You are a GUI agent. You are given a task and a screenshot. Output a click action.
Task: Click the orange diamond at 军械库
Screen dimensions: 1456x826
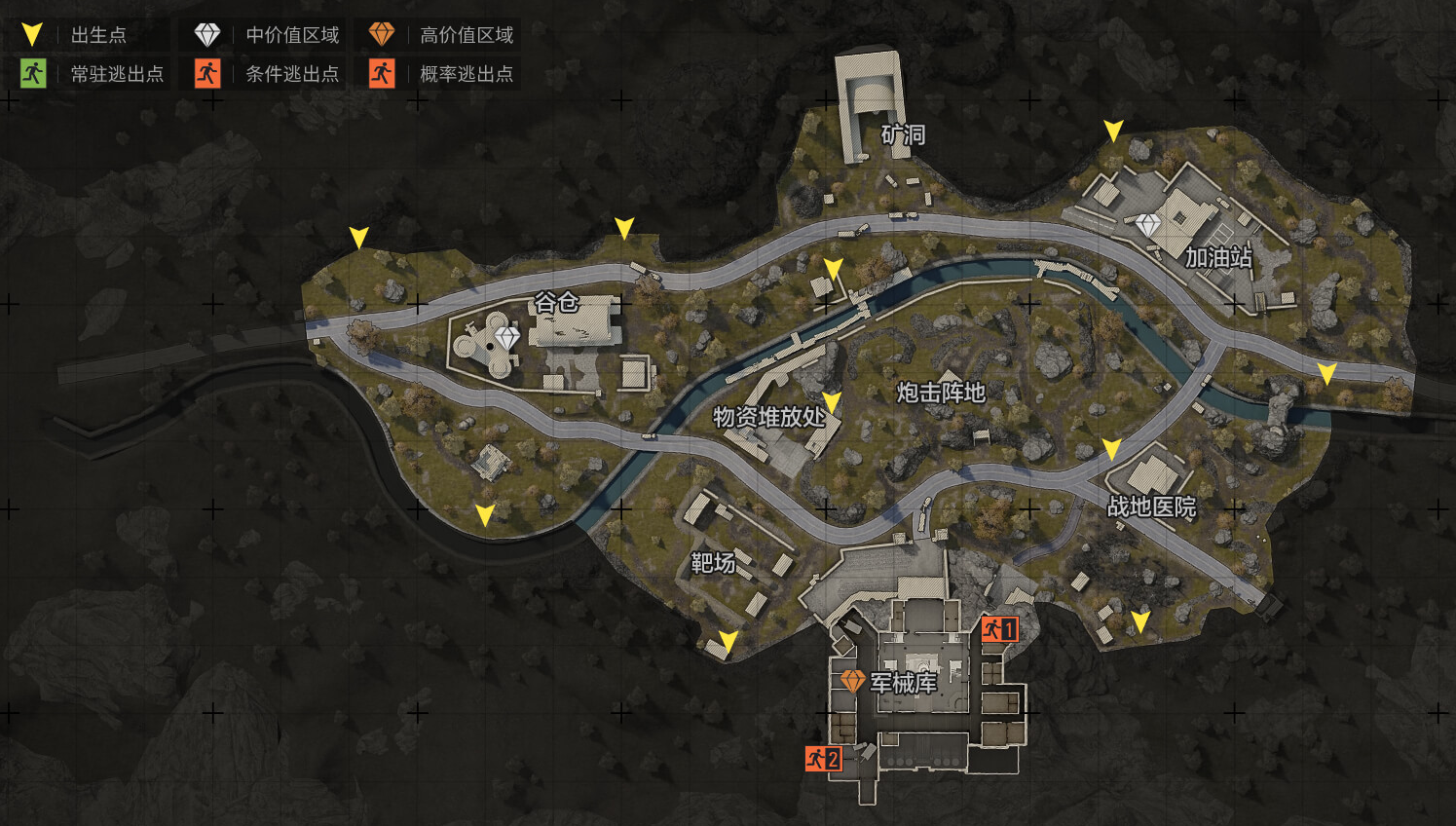(852, 681)
